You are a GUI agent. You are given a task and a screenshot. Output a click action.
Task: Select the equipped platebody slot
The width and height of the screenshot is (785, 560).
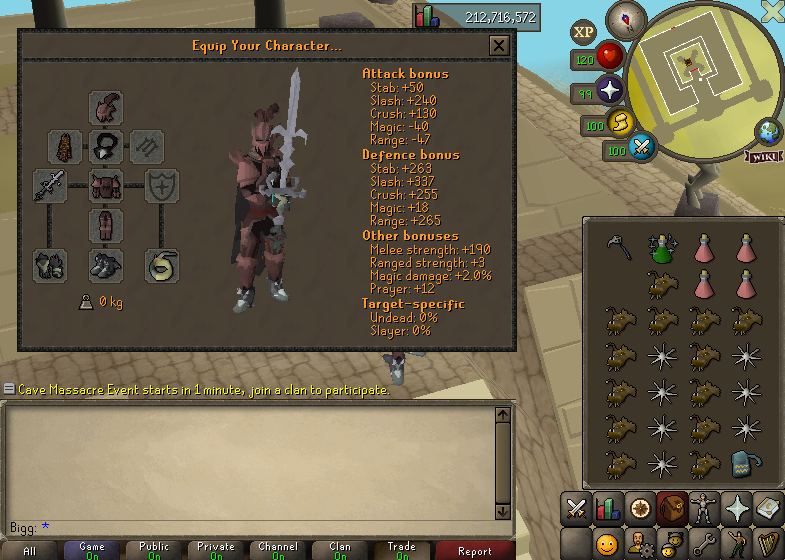pos(106,185)
